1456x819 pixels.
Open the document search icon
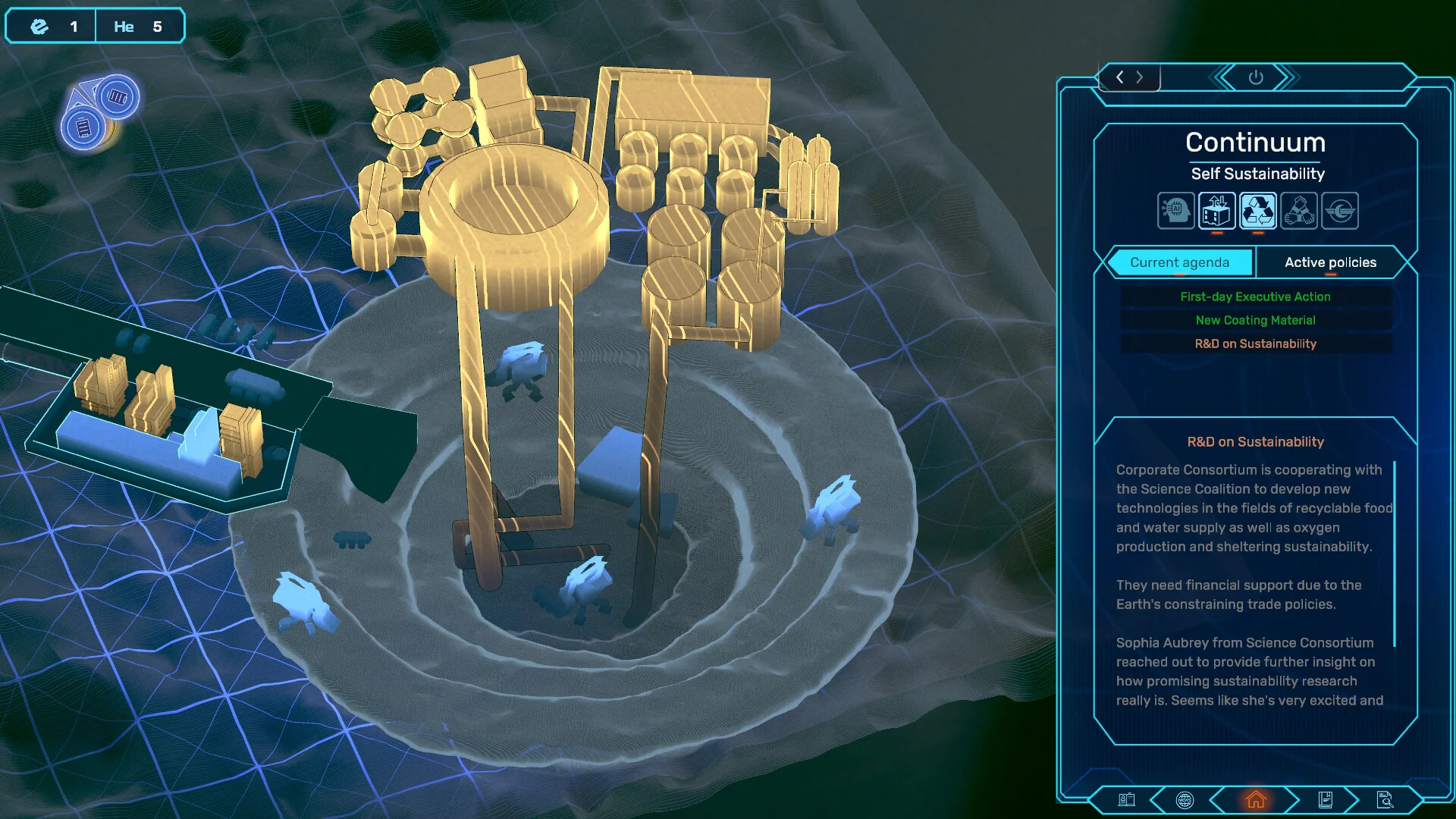coord(1385,799)
